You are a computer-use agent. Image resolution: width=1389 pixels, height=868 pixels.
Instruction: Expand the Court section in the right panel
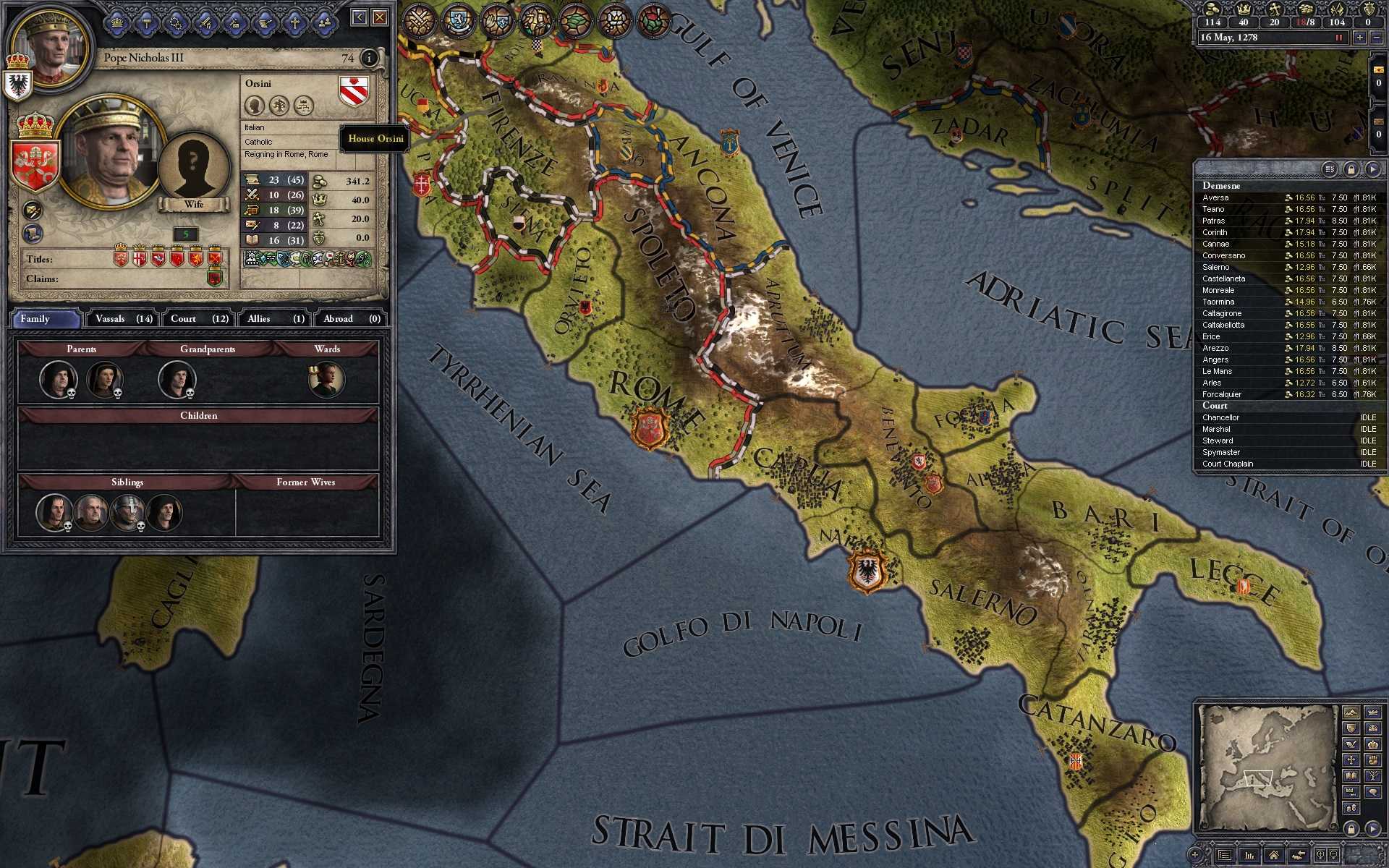pos(1215,406)
